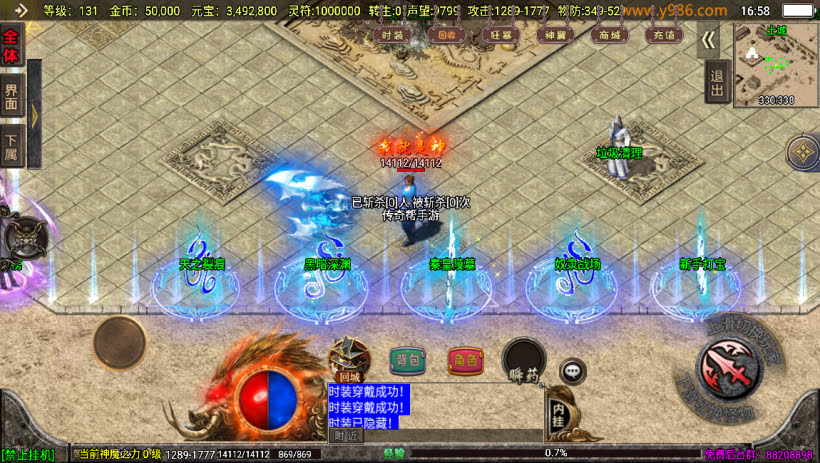Open the minimap of 土城

point(775,63)
